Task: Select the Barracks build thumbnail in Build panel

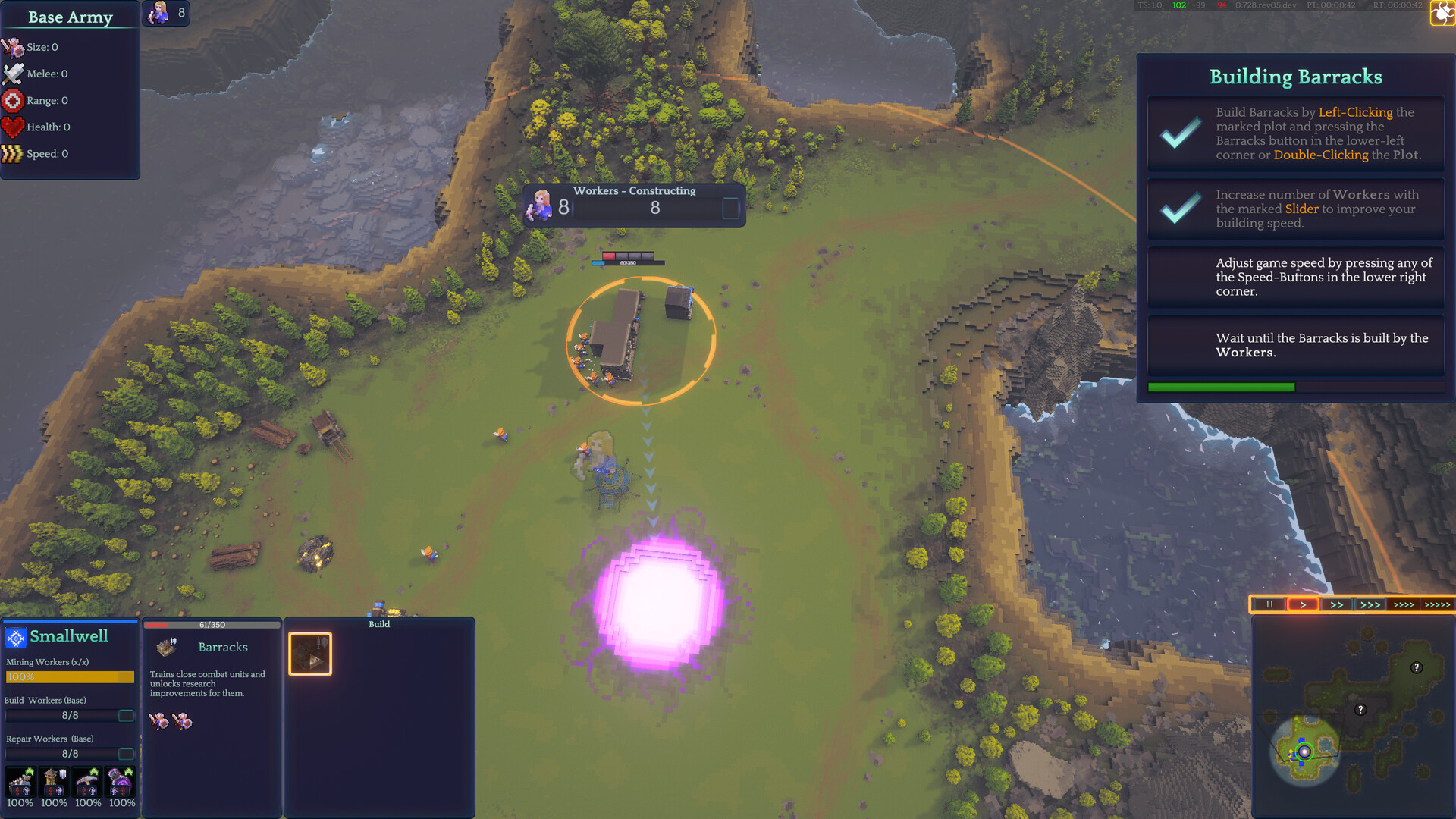Action: pos(309,652)
